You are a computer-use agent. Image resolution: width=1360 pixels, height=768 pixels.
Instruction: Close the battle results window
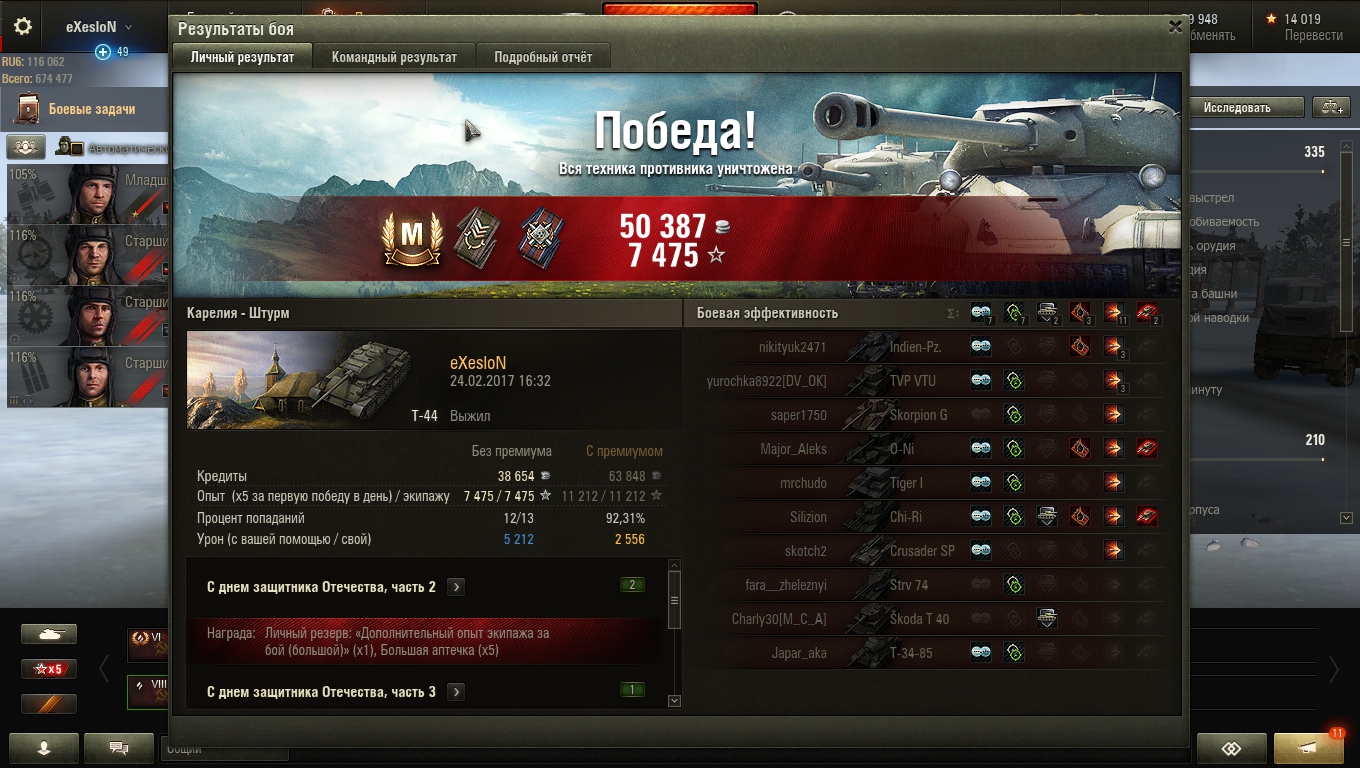pos(1175,28)
